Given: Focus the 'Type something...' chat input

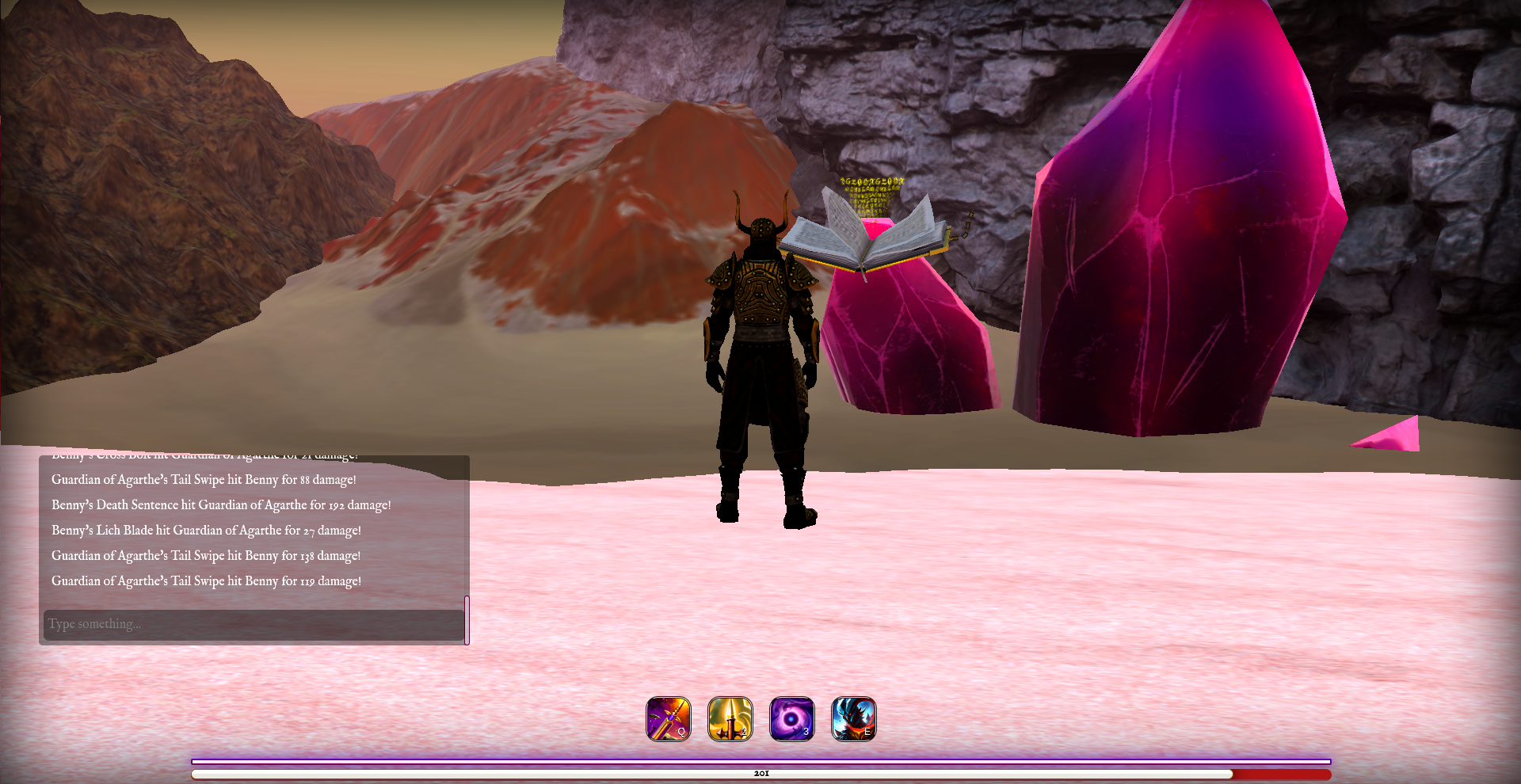Looking at the screenshot, I should pyautogui.click(x=253, y=623).
